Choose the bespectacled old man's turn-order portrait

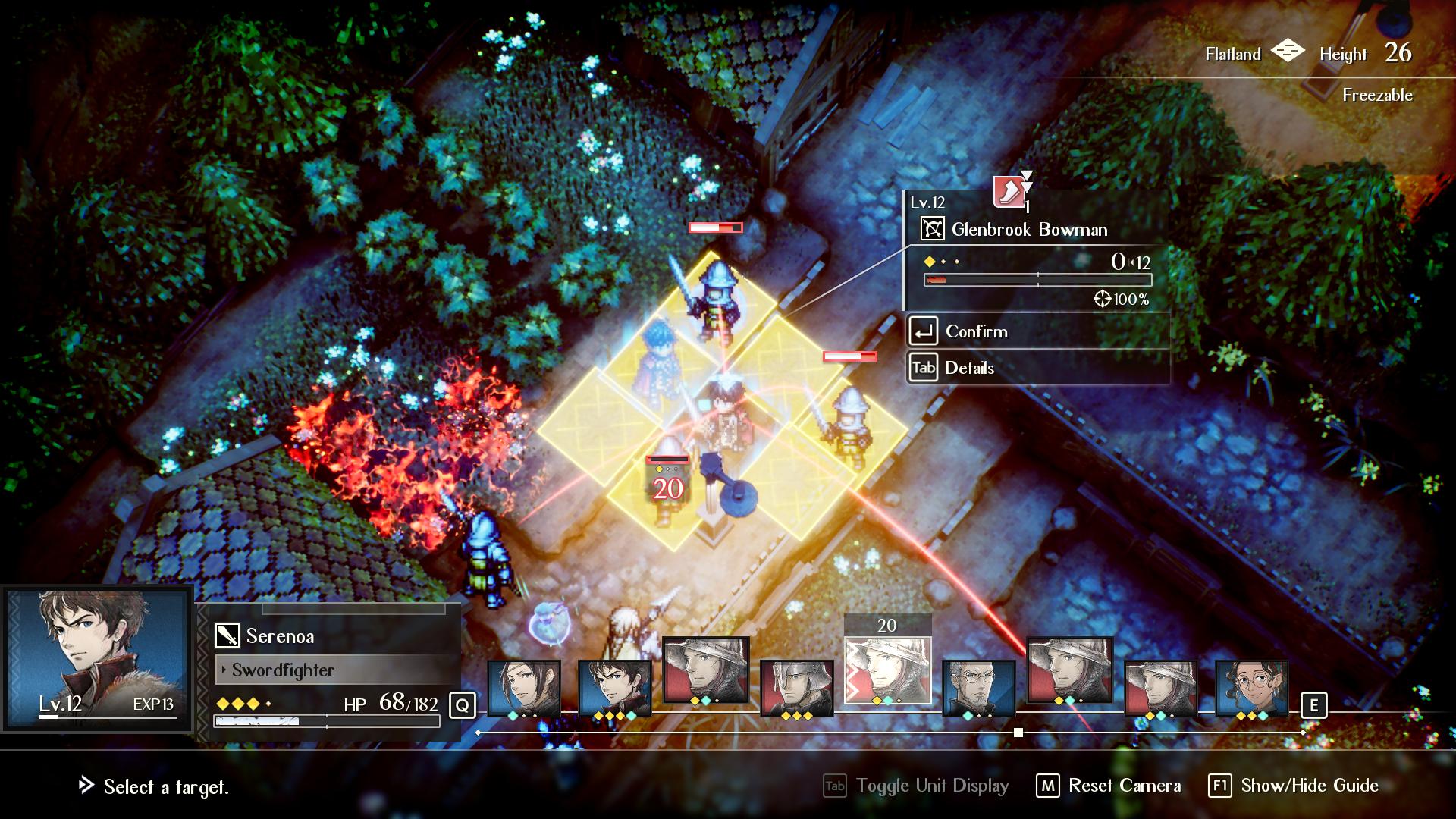978,688
